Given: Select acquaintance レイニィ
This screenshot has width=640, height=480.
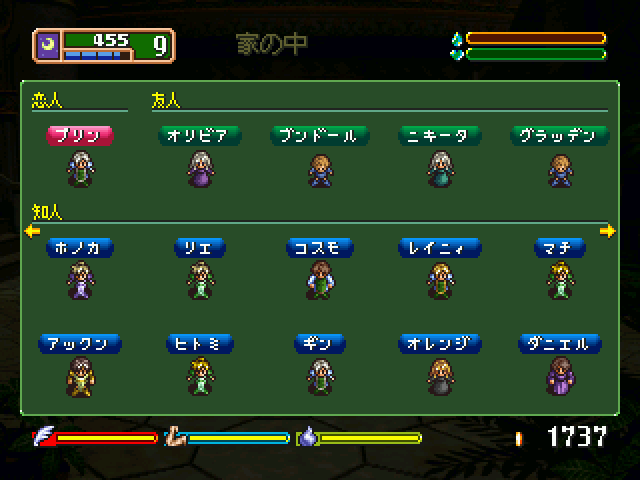Looking at the screenshot, I should point(440,247).
